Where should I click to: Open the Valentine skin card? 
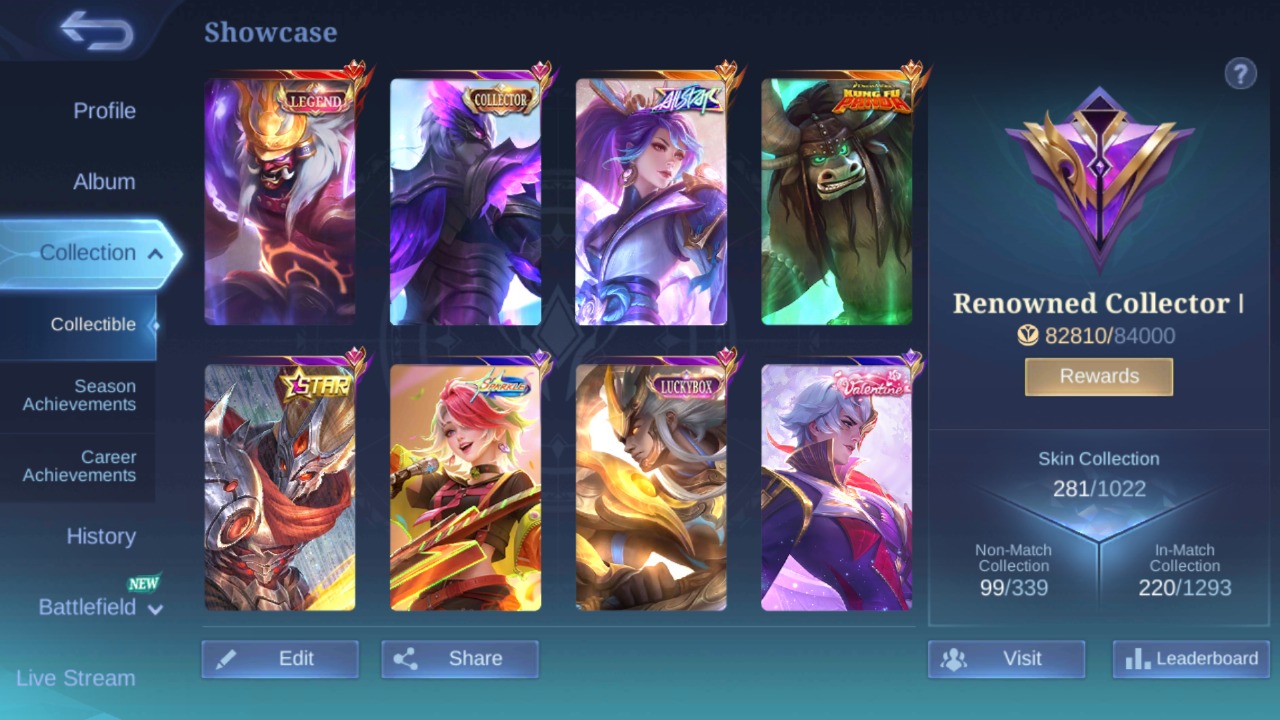coord(836,485)
